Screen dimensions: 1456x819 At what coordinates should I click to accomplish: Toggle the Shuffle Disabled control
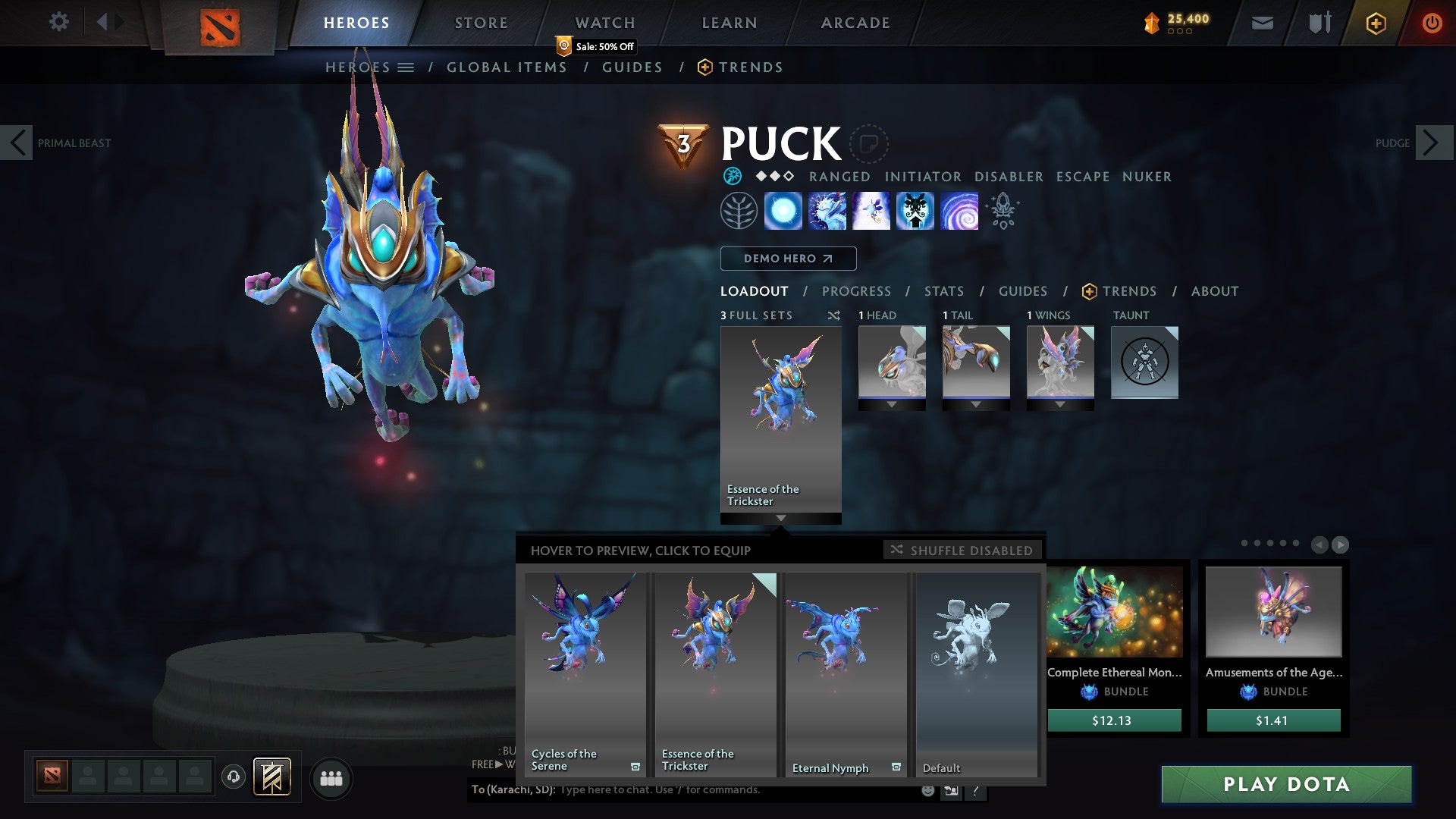click(x=962, y=550)
